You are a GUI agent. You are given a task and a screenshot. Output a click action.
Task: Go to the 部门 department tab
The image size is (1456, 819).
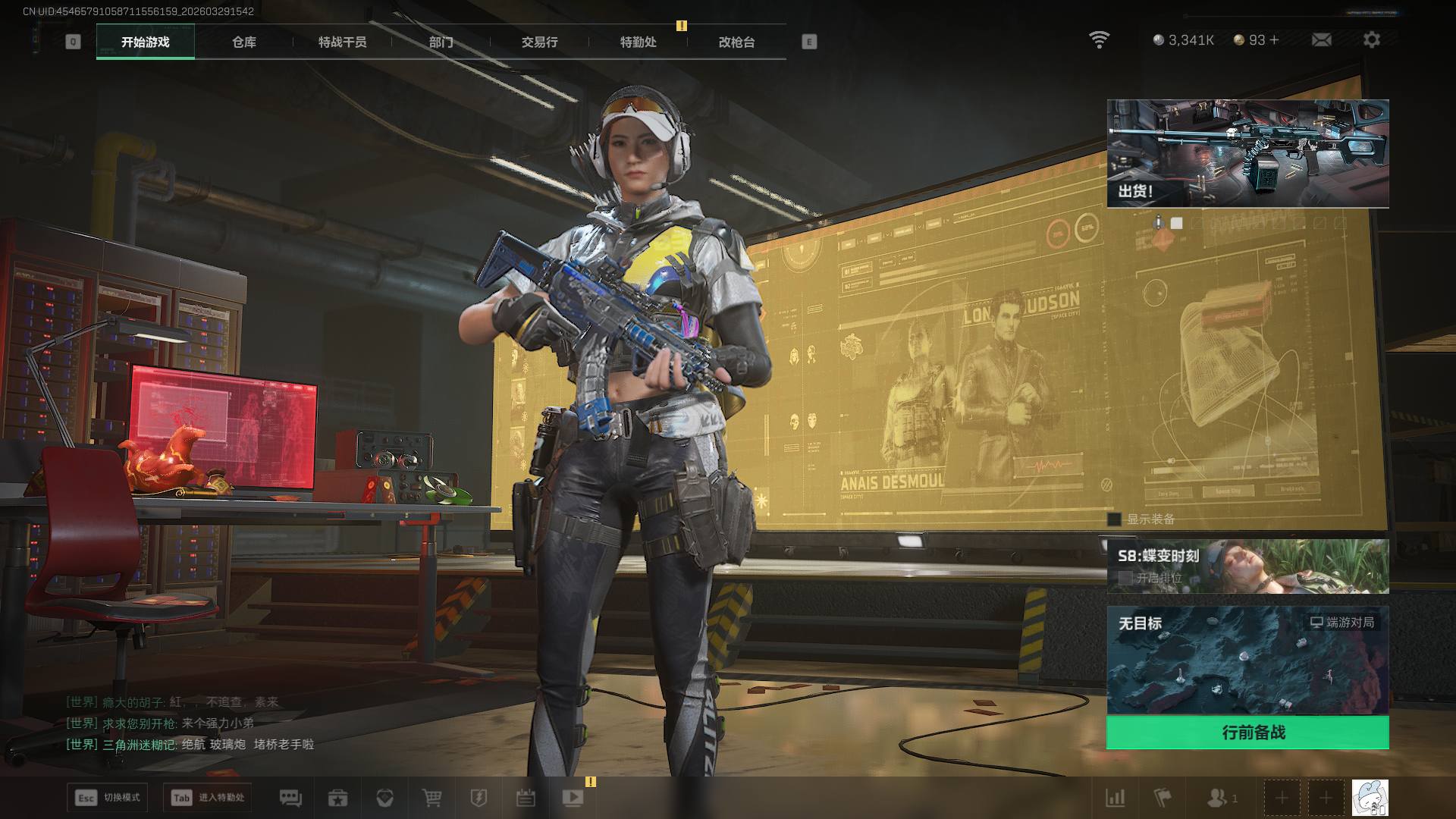441,42
